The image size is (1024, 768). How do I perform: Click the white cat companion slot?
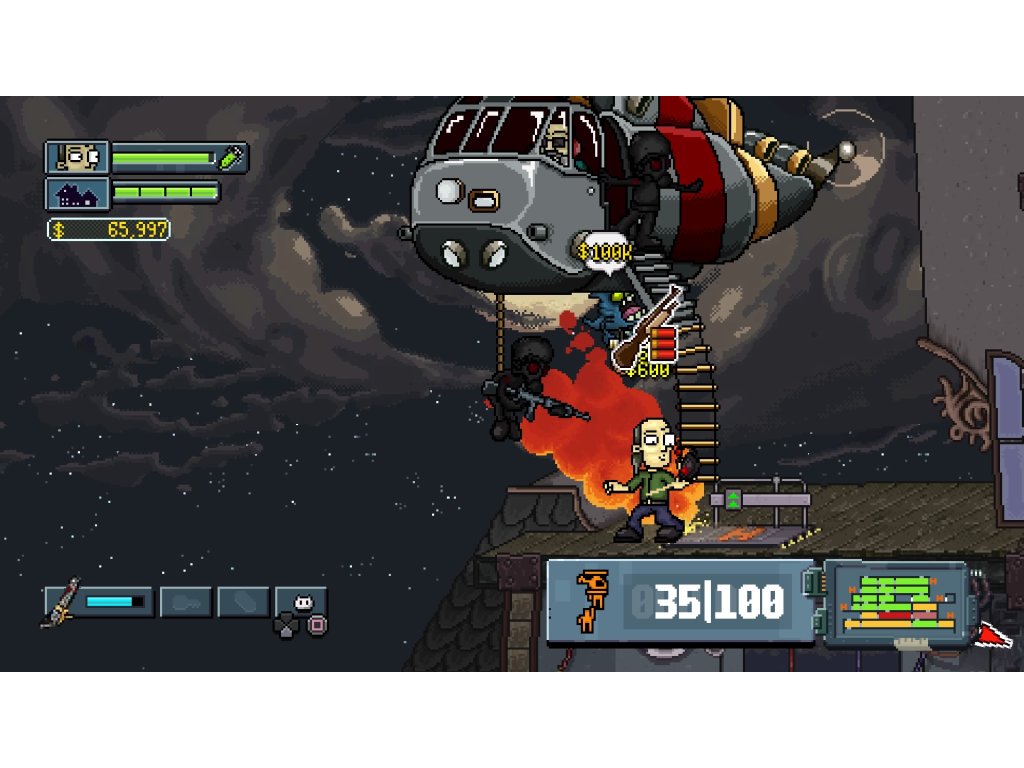pyautogui.click(x=301, y=602)
